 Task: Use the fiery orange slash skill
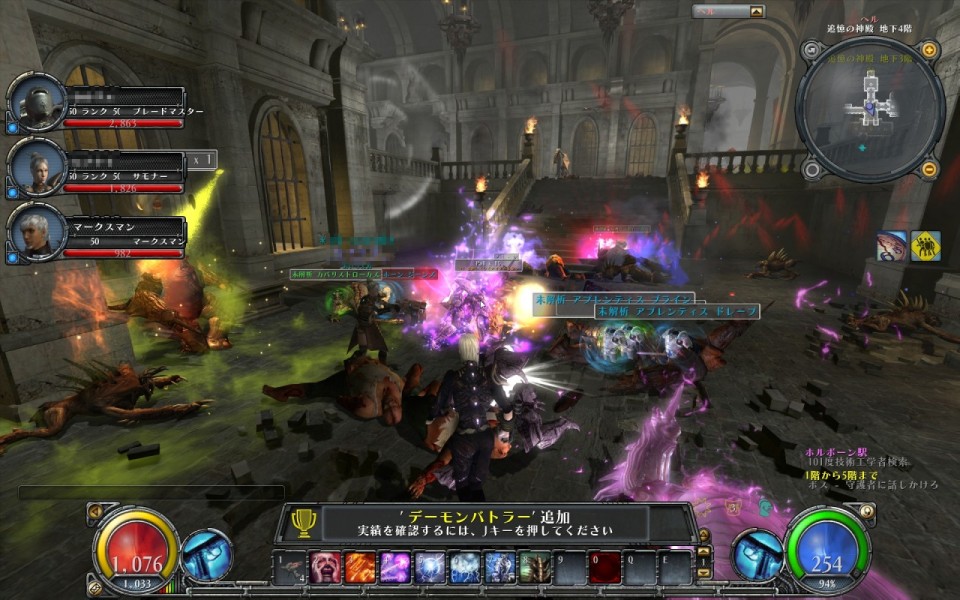(x=359, y=567)
